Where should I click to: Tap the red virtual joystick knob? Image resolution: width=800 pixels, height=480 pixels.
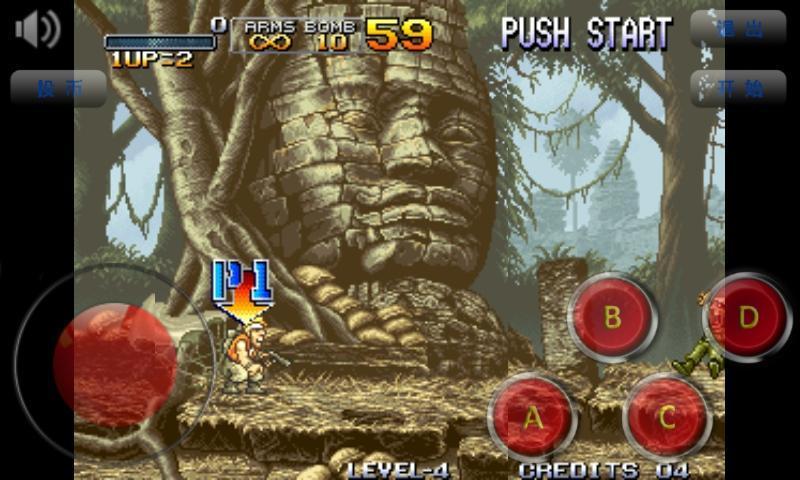[x=114, y=364]
